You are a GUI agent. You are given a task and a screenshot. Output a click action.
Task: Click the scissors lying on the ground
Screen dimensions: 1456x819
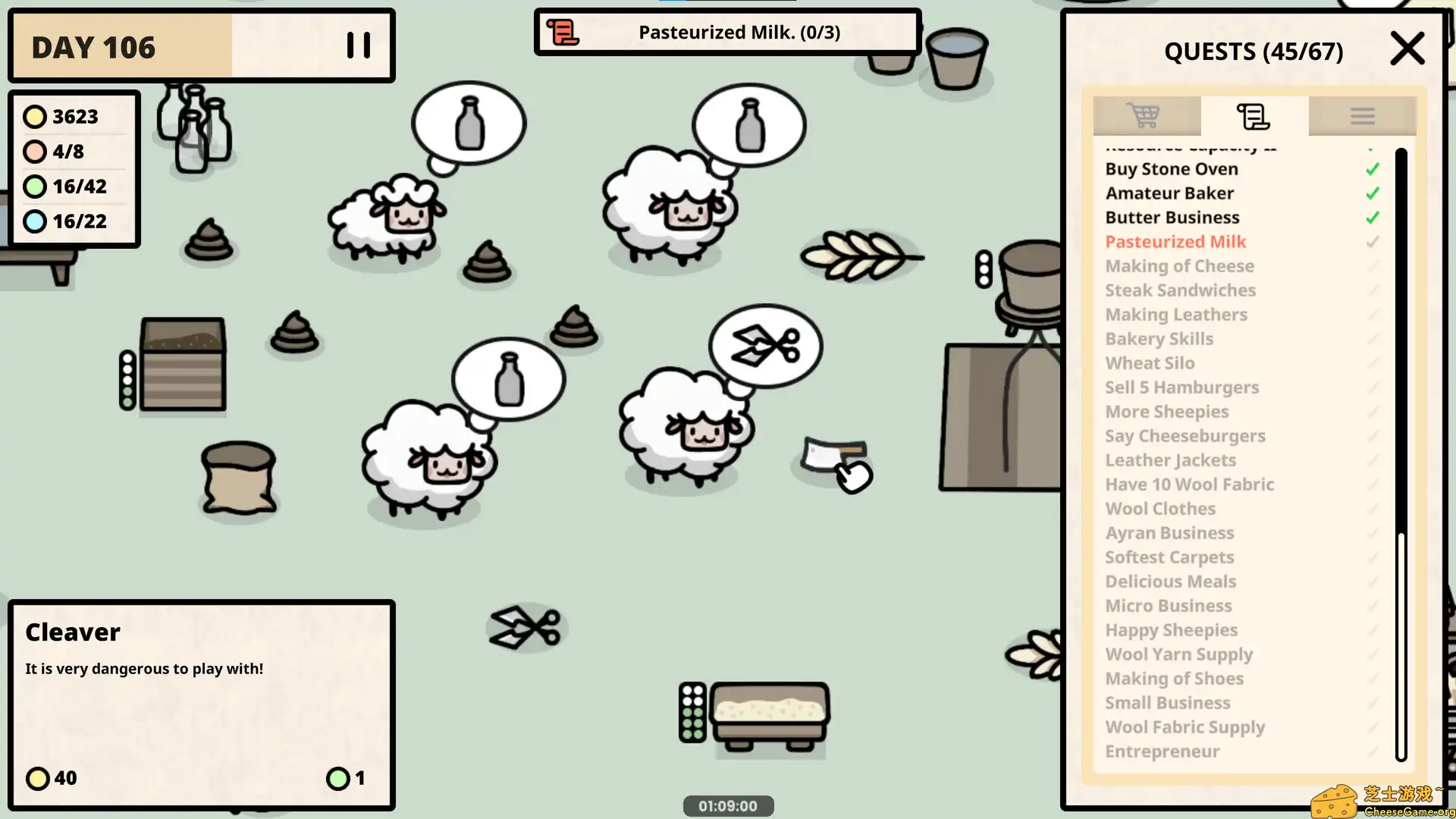tap(526, 628)
